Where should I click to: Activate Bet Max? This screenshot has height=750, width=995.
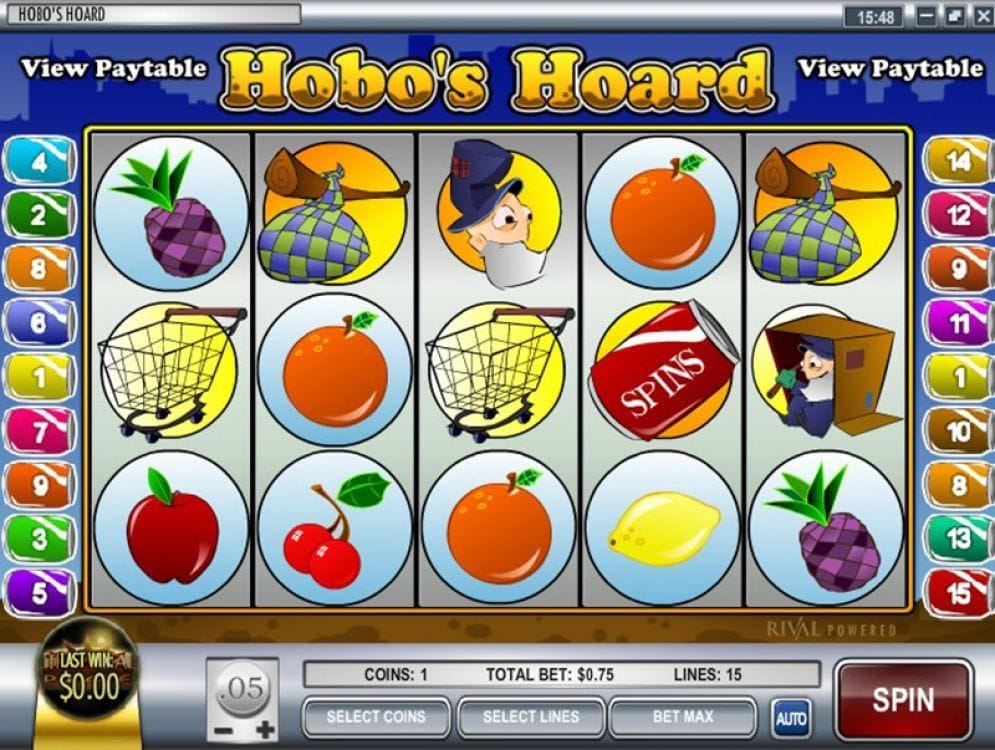pyautogui.click(x=683, y=717)
